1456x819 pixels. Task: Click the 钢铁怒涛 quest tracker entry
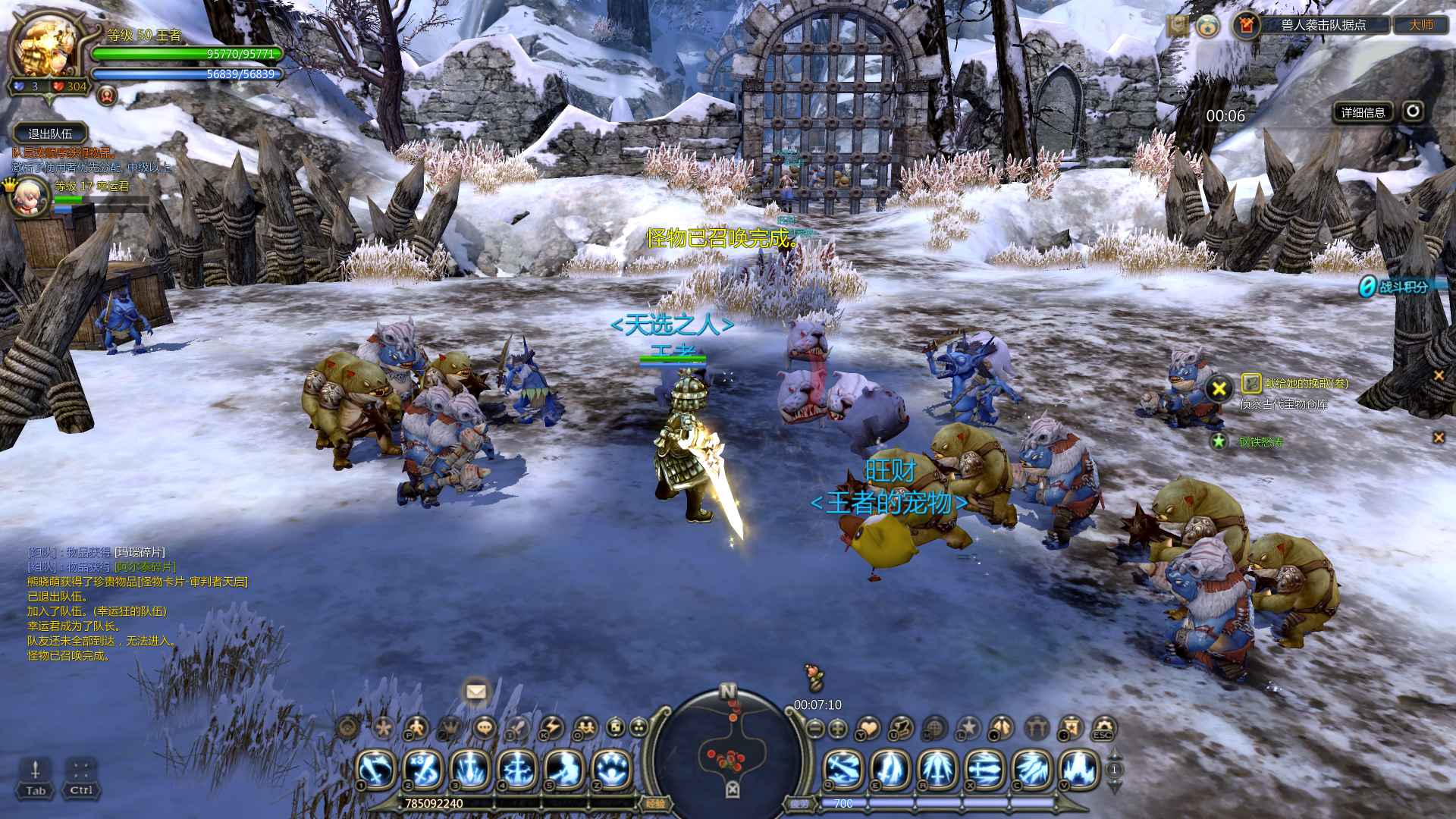1260,441
